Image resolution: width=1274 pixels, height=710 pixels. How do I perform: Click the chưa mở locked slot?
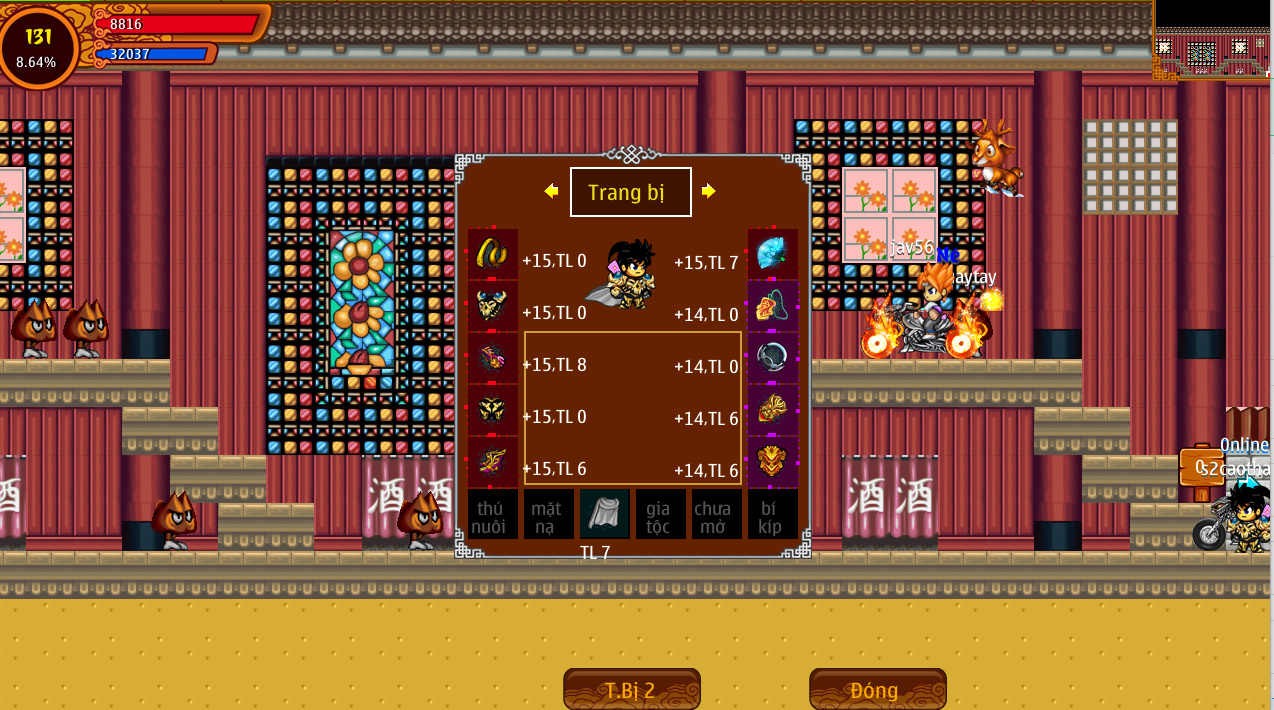(716, 514)
